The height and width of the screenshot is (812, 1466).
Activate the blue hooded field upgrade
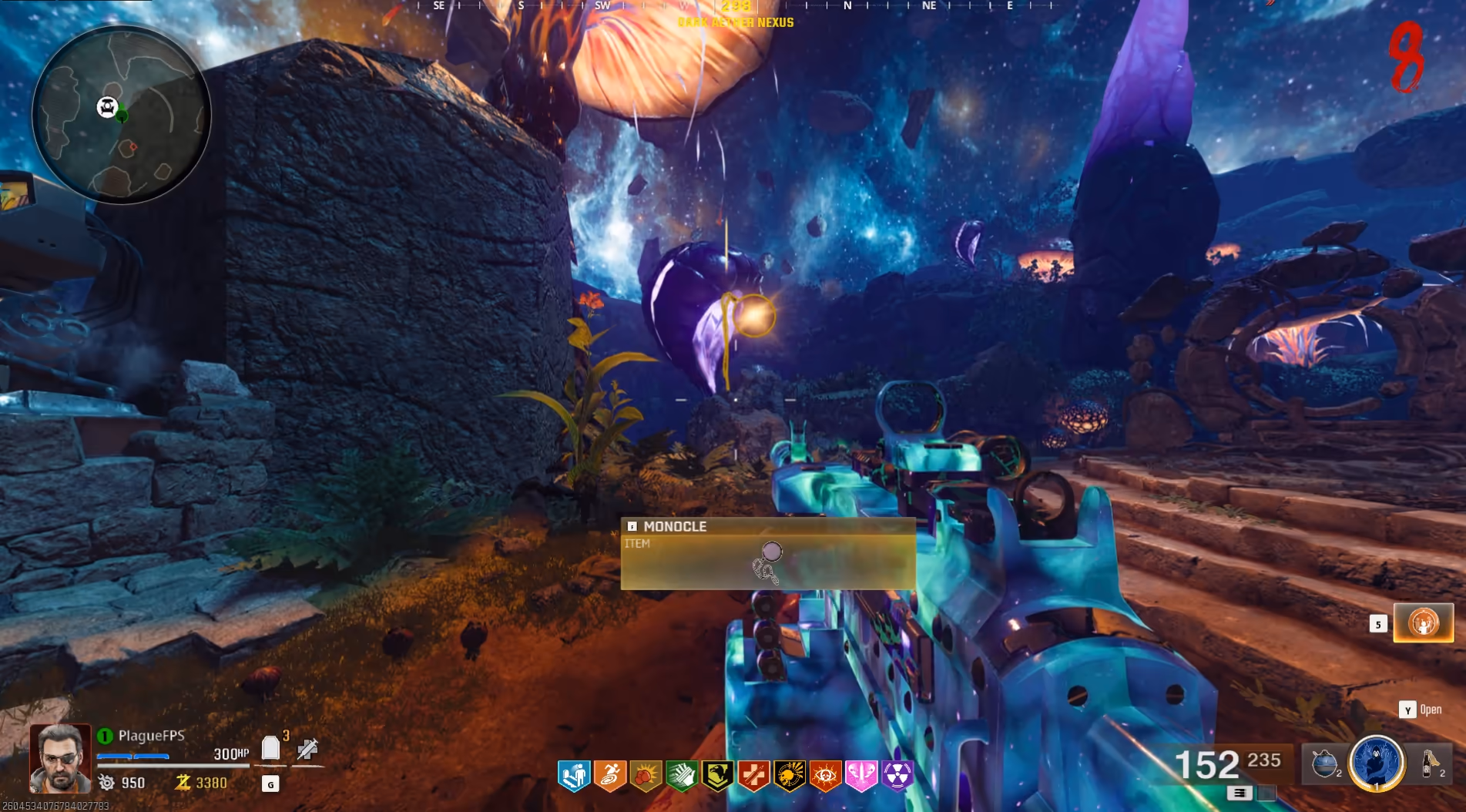coord(1377,763)
